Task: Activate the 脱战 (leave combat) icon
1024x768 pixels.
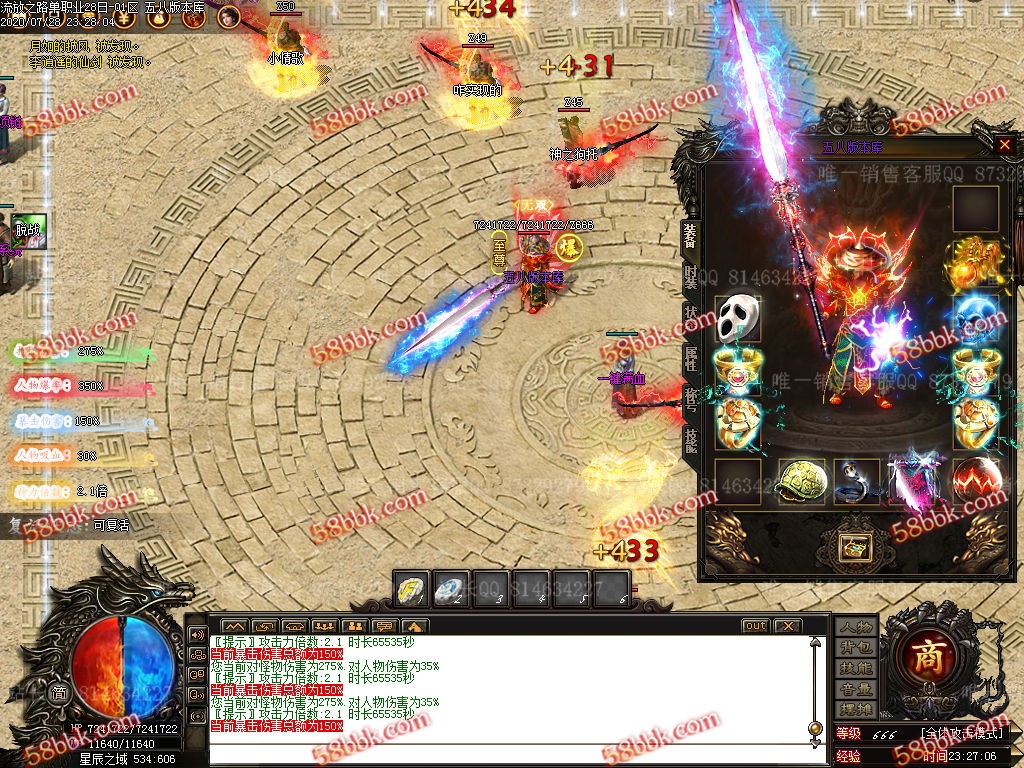Action: (x=28, y=230)
